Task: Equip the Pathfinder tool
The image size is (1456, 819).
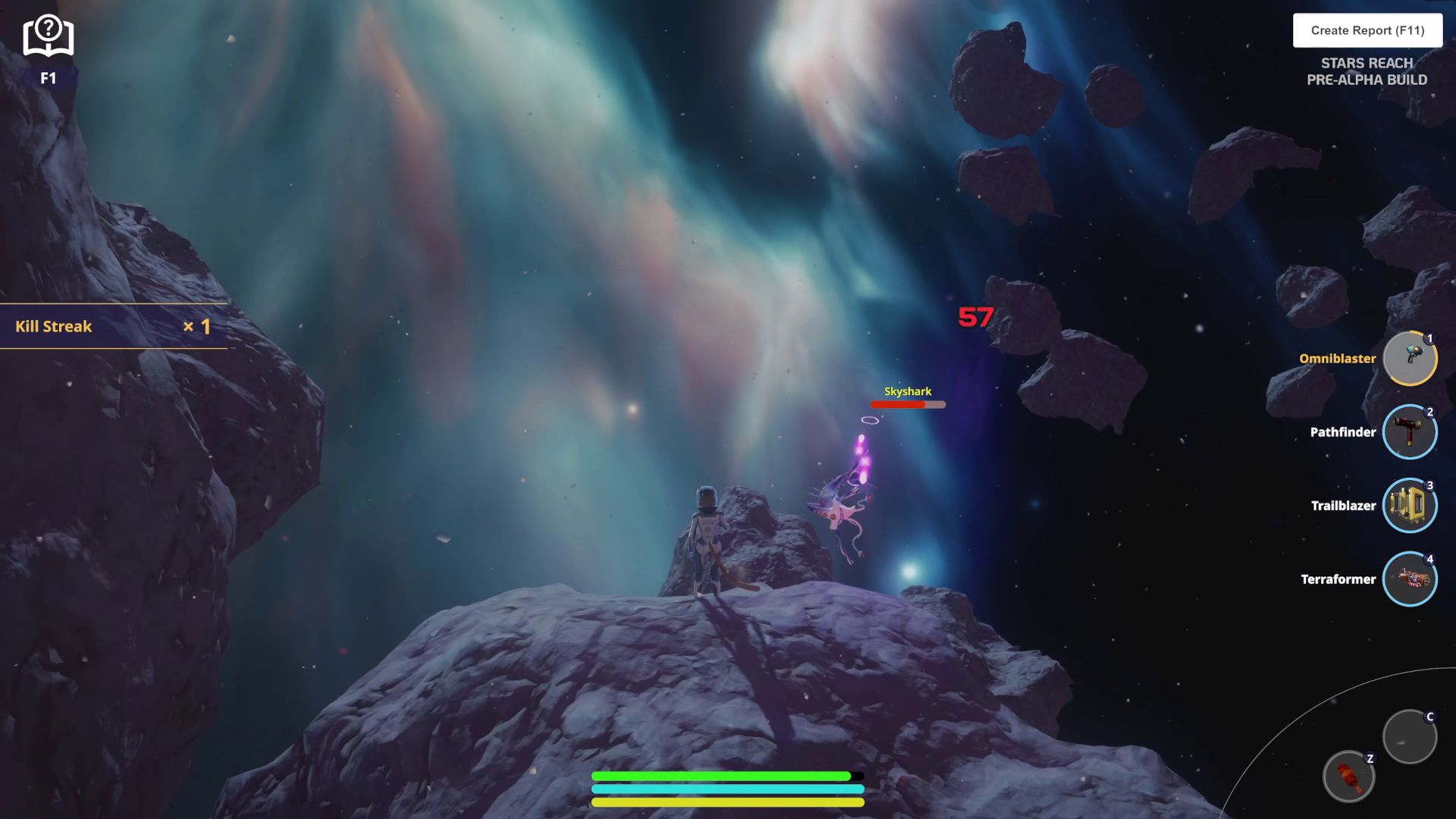Action: click(x=1409, y=431)
